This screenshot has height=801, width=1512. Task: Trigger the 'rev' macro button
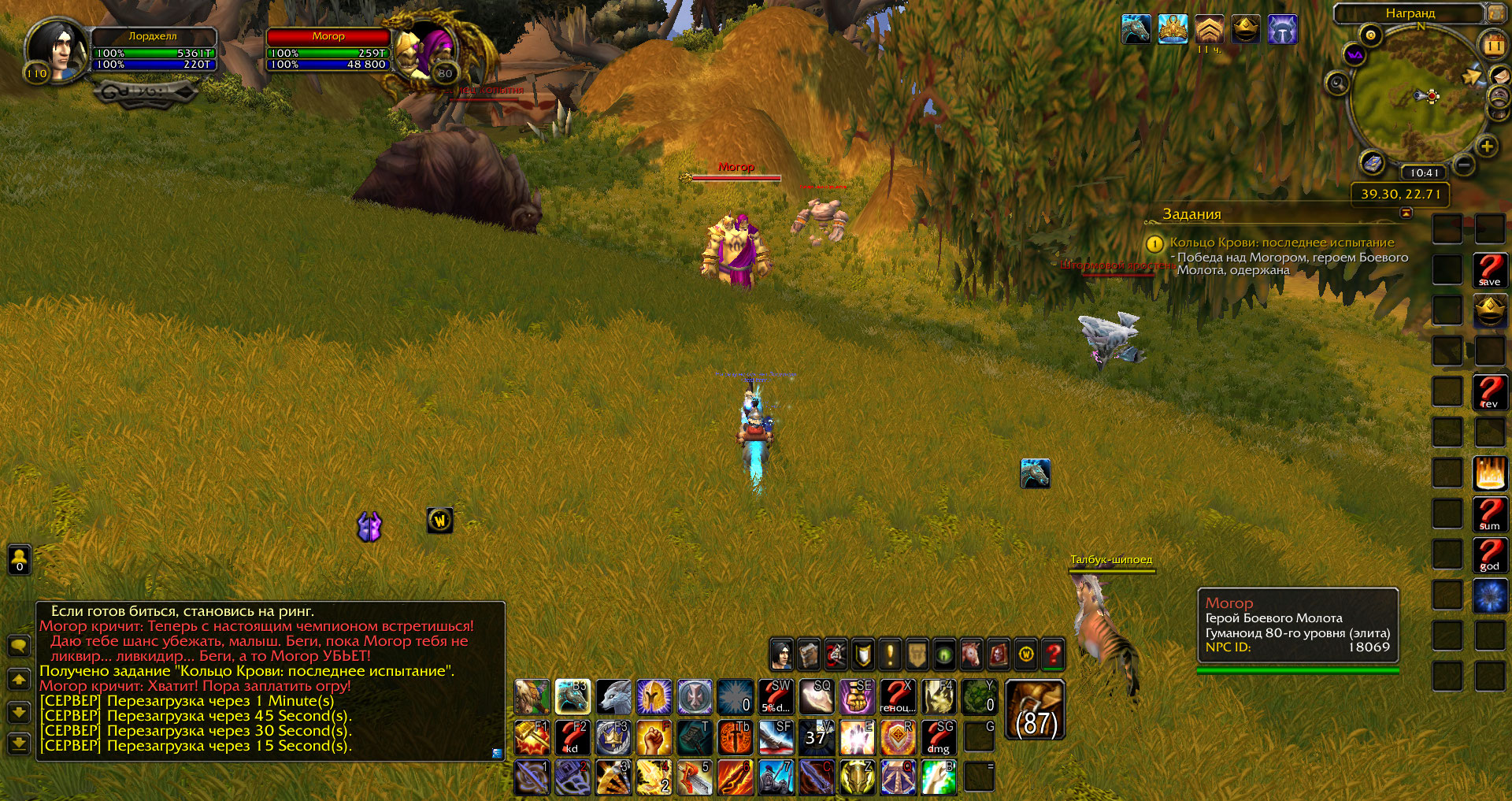[1489, 392]
